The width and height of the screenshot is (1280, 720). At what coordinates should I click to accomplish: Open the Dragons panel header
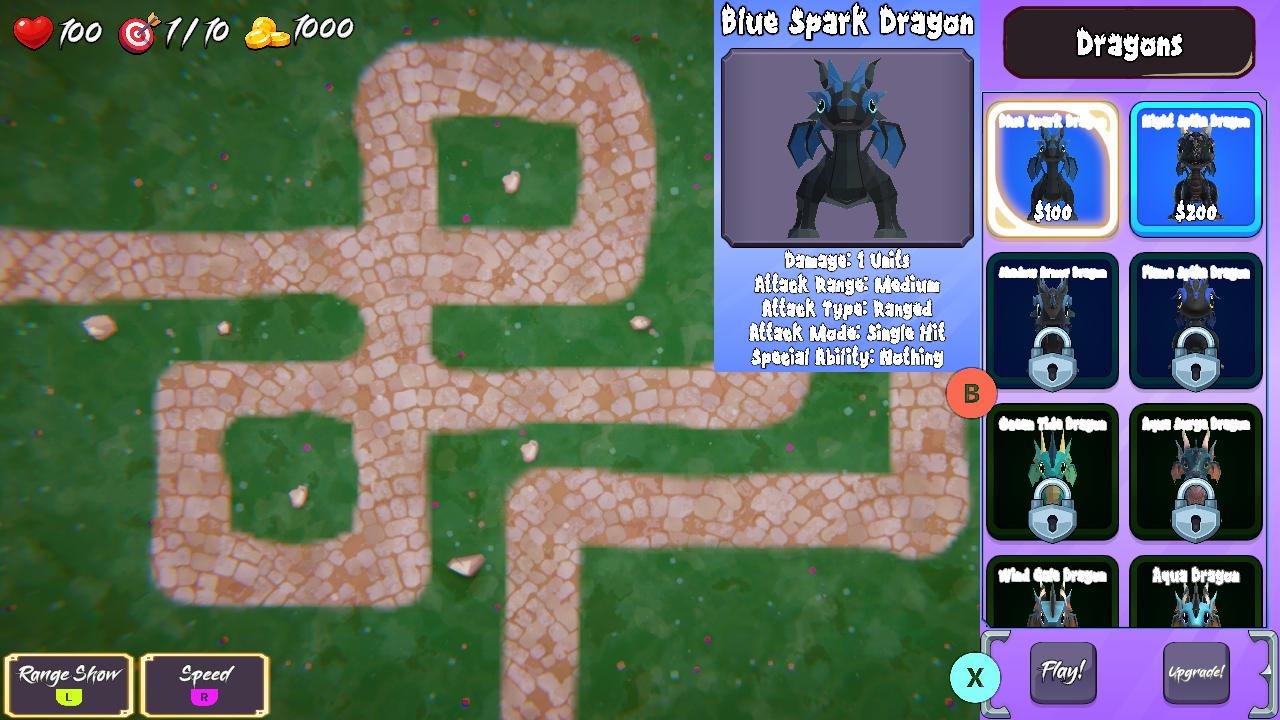[1128, 44]
